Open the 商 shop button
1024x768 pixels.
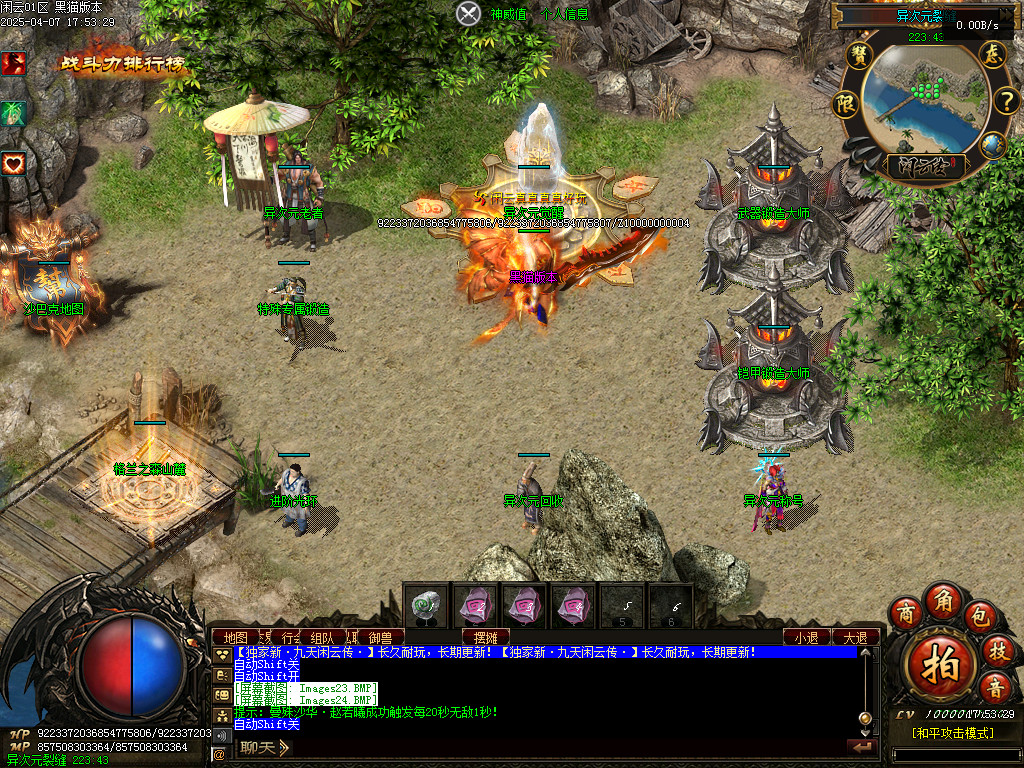[x=906, y=612]
